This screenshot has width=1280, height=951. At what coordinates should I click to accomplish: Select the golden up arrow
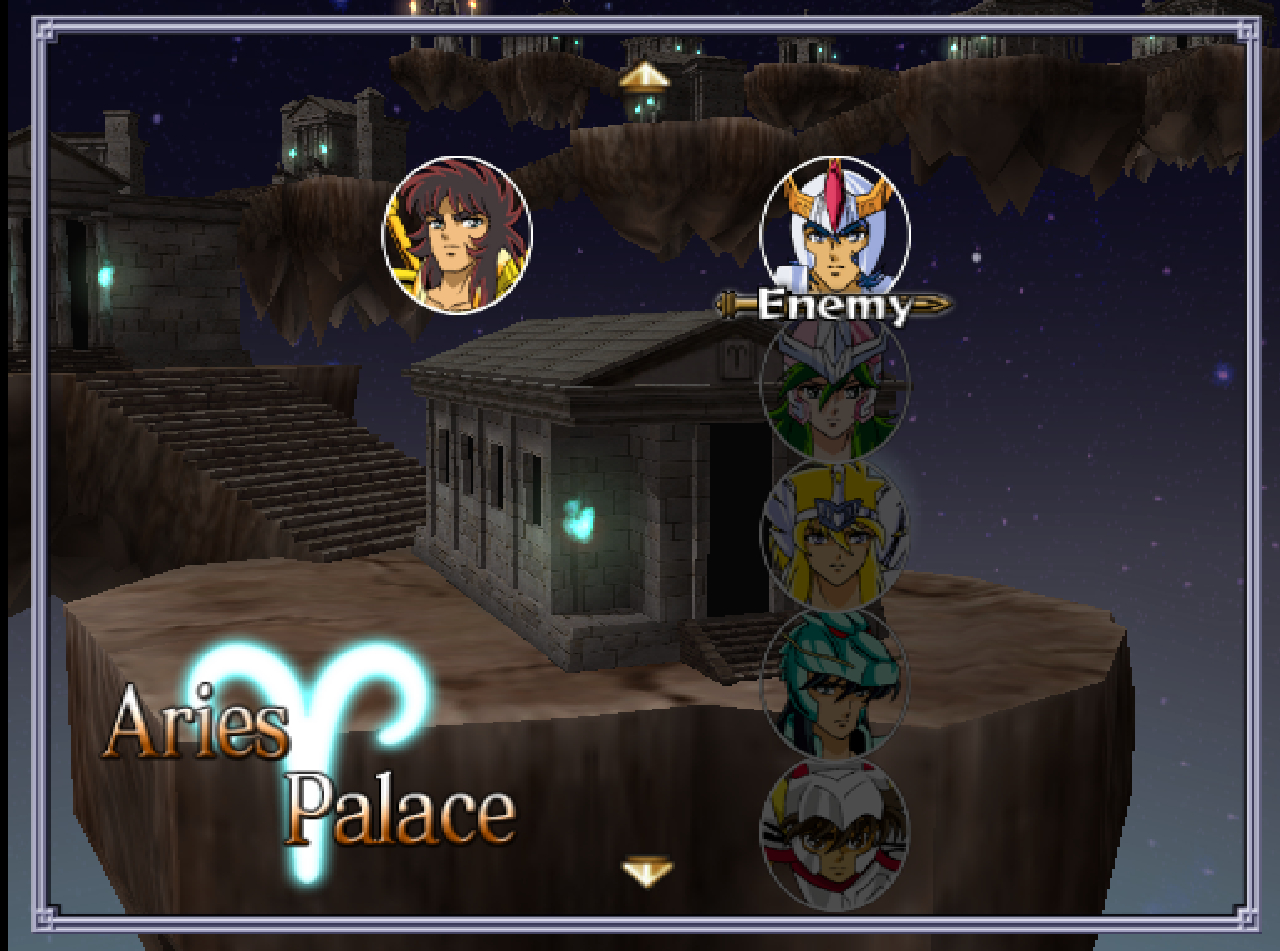(644, 76)
